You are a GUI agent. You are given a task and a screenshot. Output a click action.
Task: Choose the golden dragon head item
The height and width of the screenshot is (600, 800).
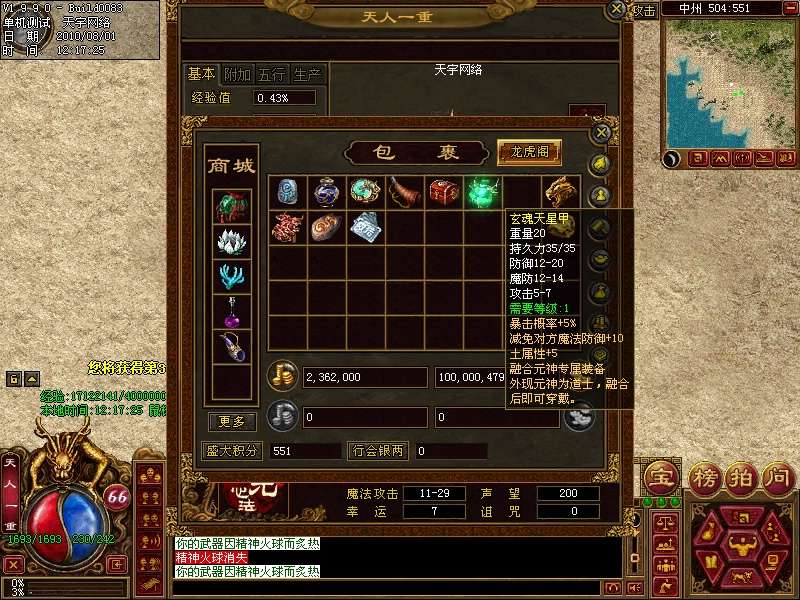pyautogui.click(x=562, y=192)
